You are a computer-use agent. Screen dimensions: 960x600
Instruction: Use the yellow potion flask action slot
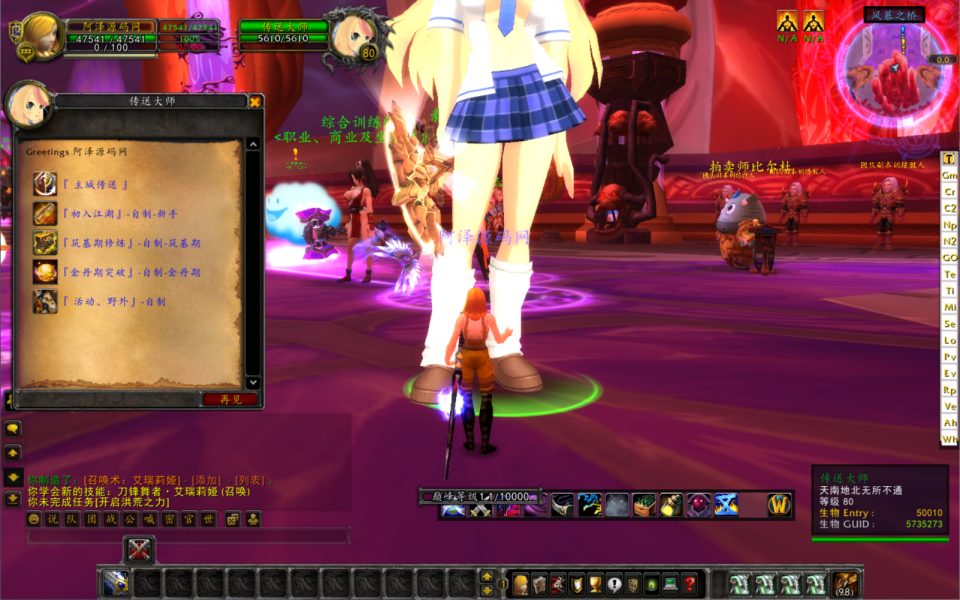coord(671,505)
